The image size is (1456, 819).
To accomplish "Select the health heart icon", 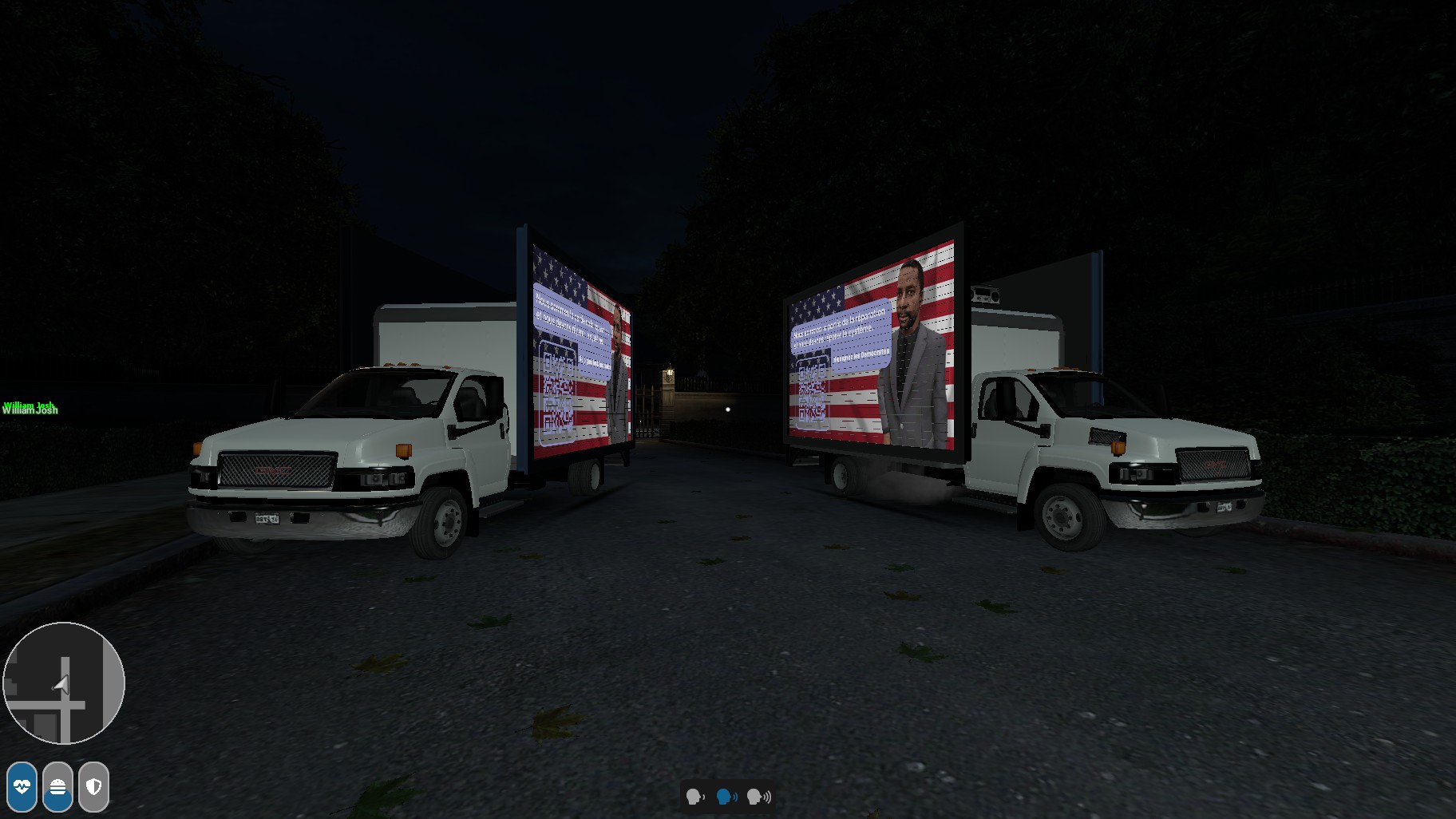I will [x=22, y=787].
